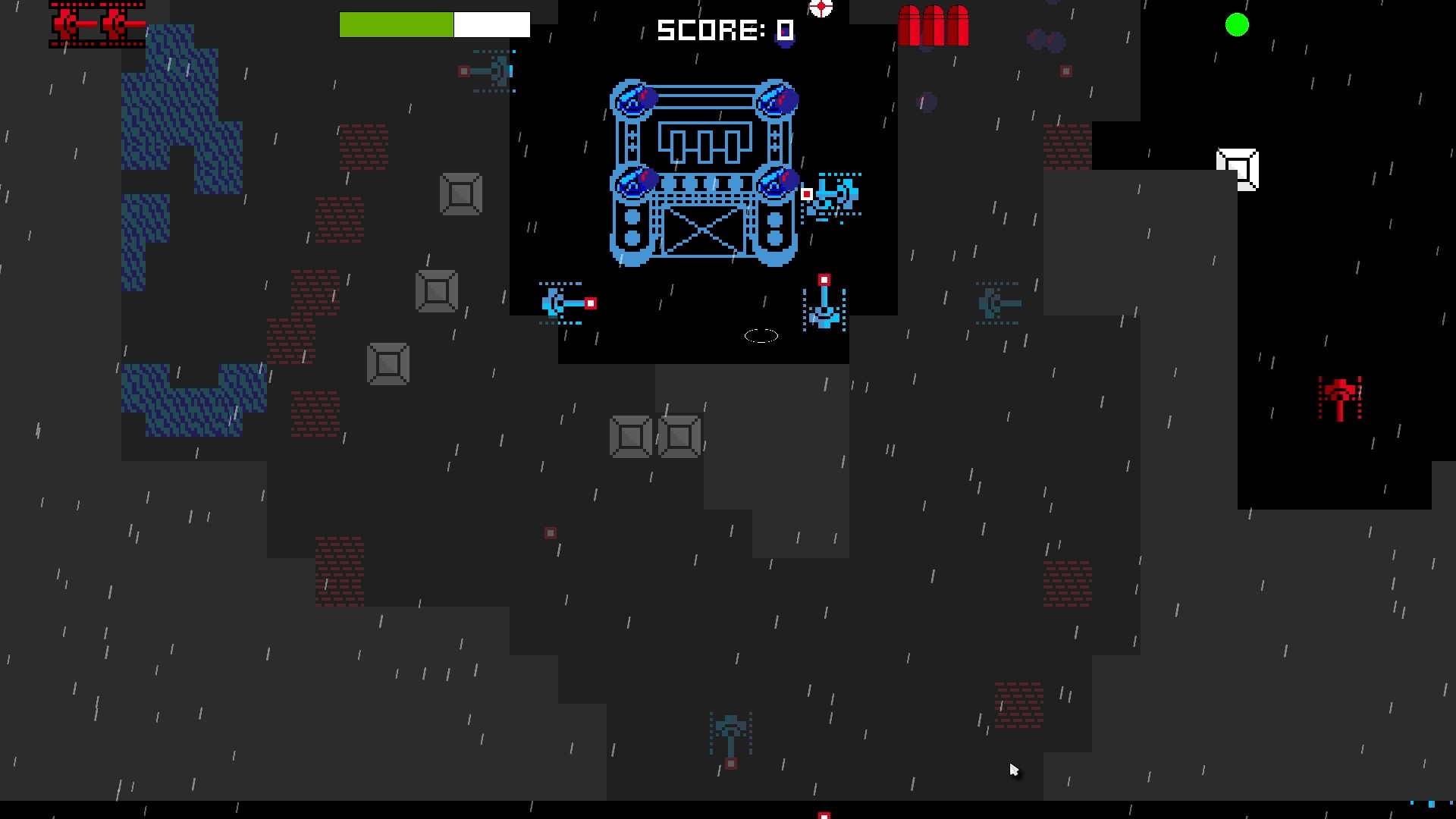Click the pair of gray crates mid-screen
1456x819 pixels.
(x=655, y=437)
